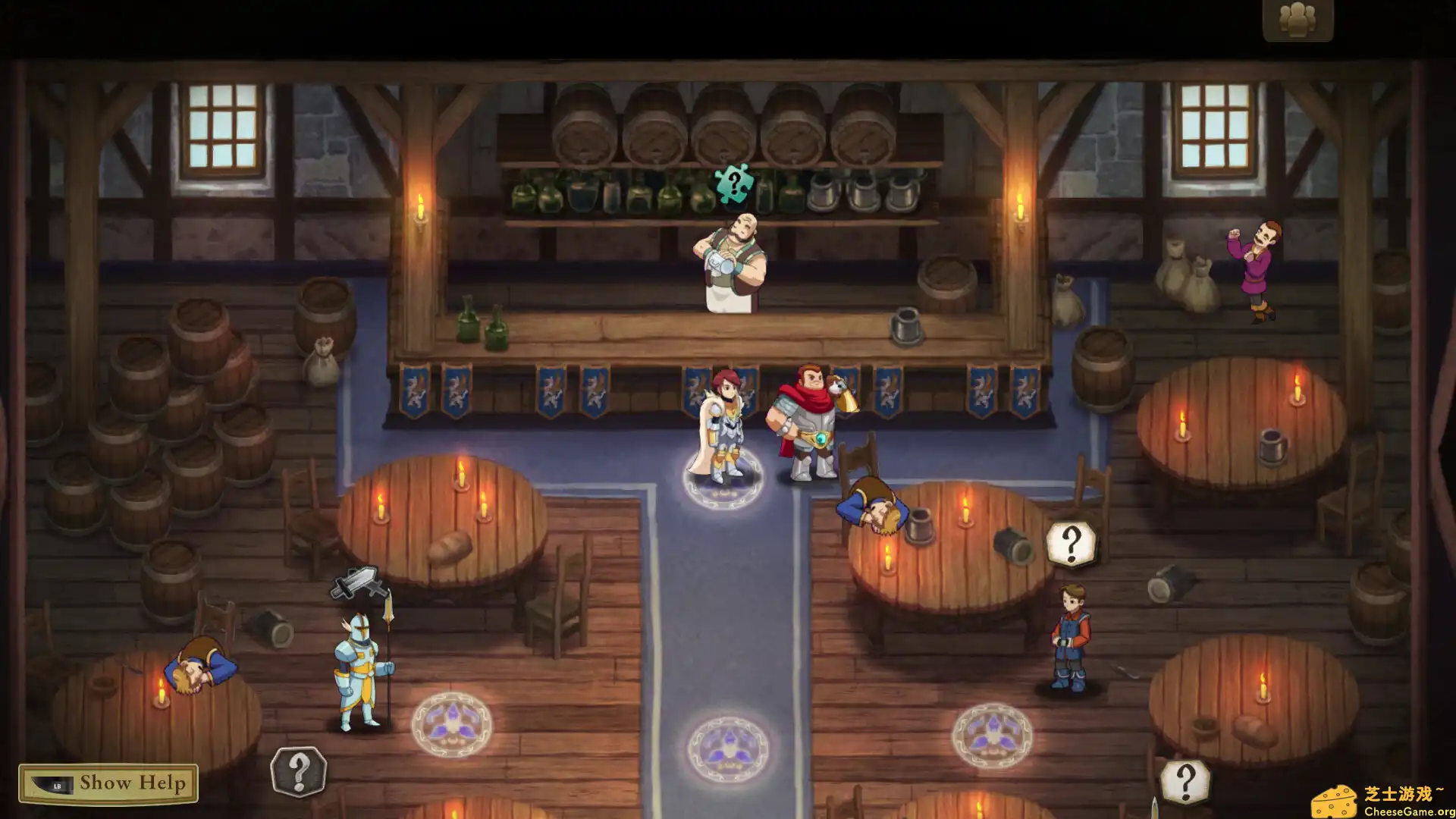Click the question mark marker beside the sleeping patron
The width and height of the screenshot is (1456, 819).
[x=1070, y=540]
